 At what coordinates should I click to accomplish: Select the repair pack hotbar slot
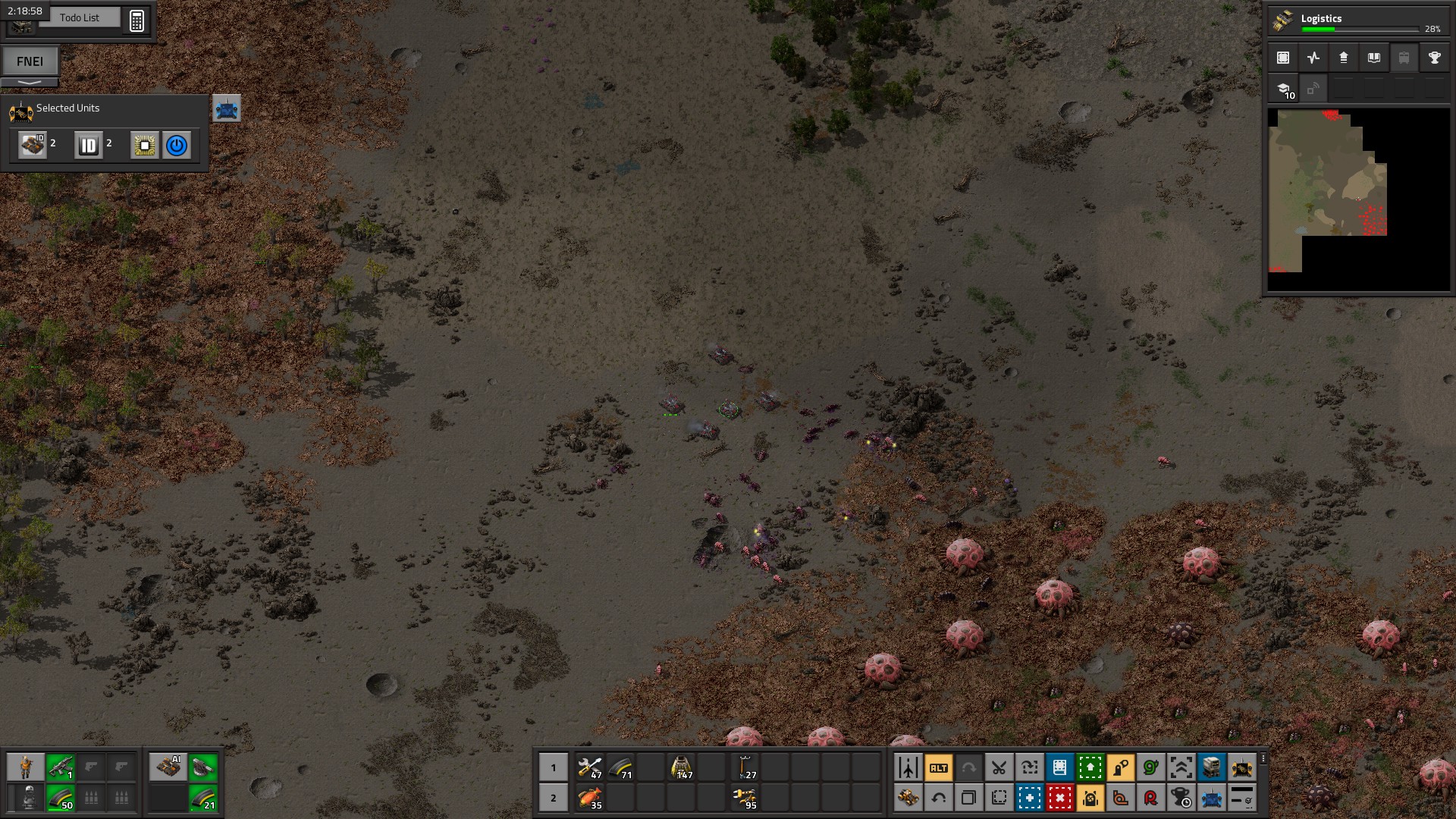coord(590,767)
